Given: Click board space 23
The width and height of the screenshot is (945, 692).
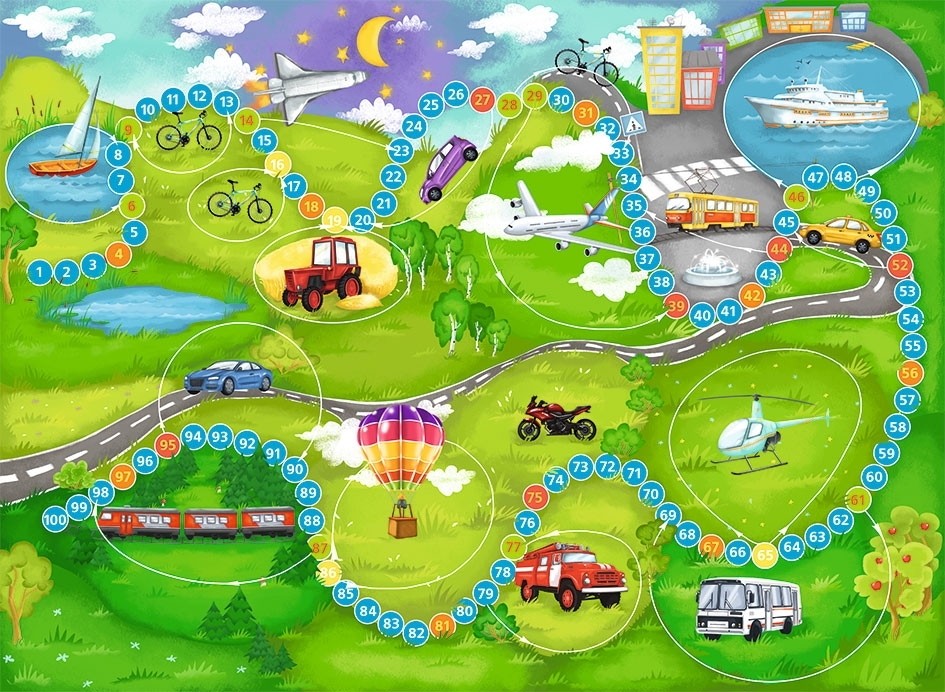Looking at the screenshot, I should tap(401, 151).
